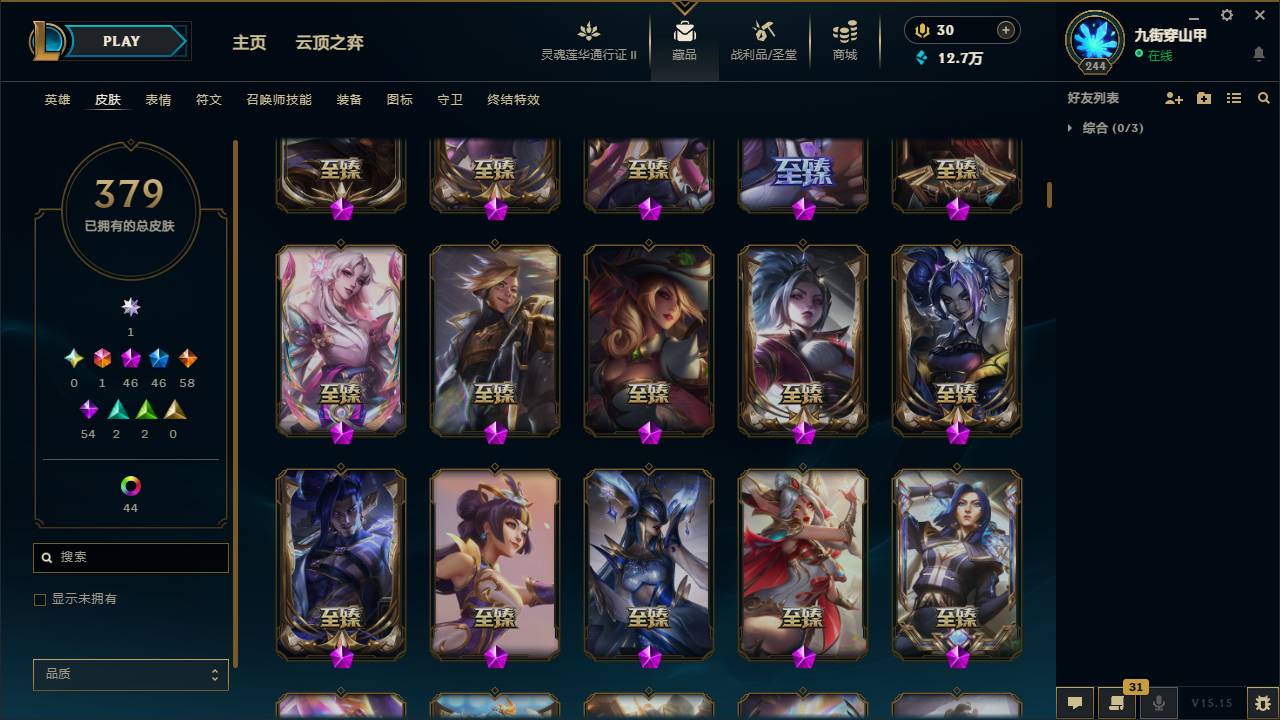Open the 灵魂莲华通行证 II event pass
1280x720 pixels.
(588, 41)
